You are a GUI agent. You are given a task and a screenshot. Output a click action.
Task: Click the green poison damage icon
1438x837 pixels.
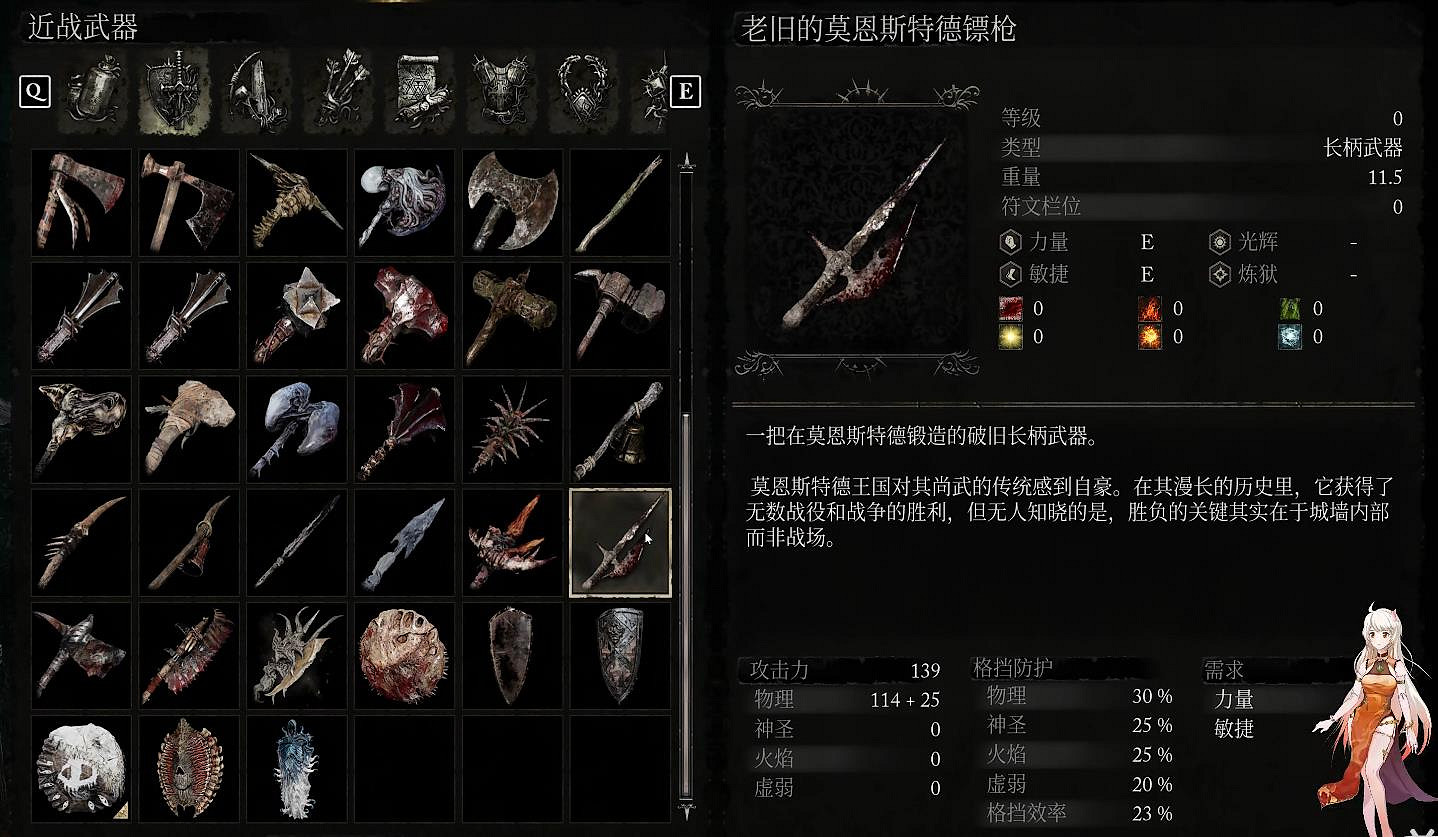[x=1290, y=308]
